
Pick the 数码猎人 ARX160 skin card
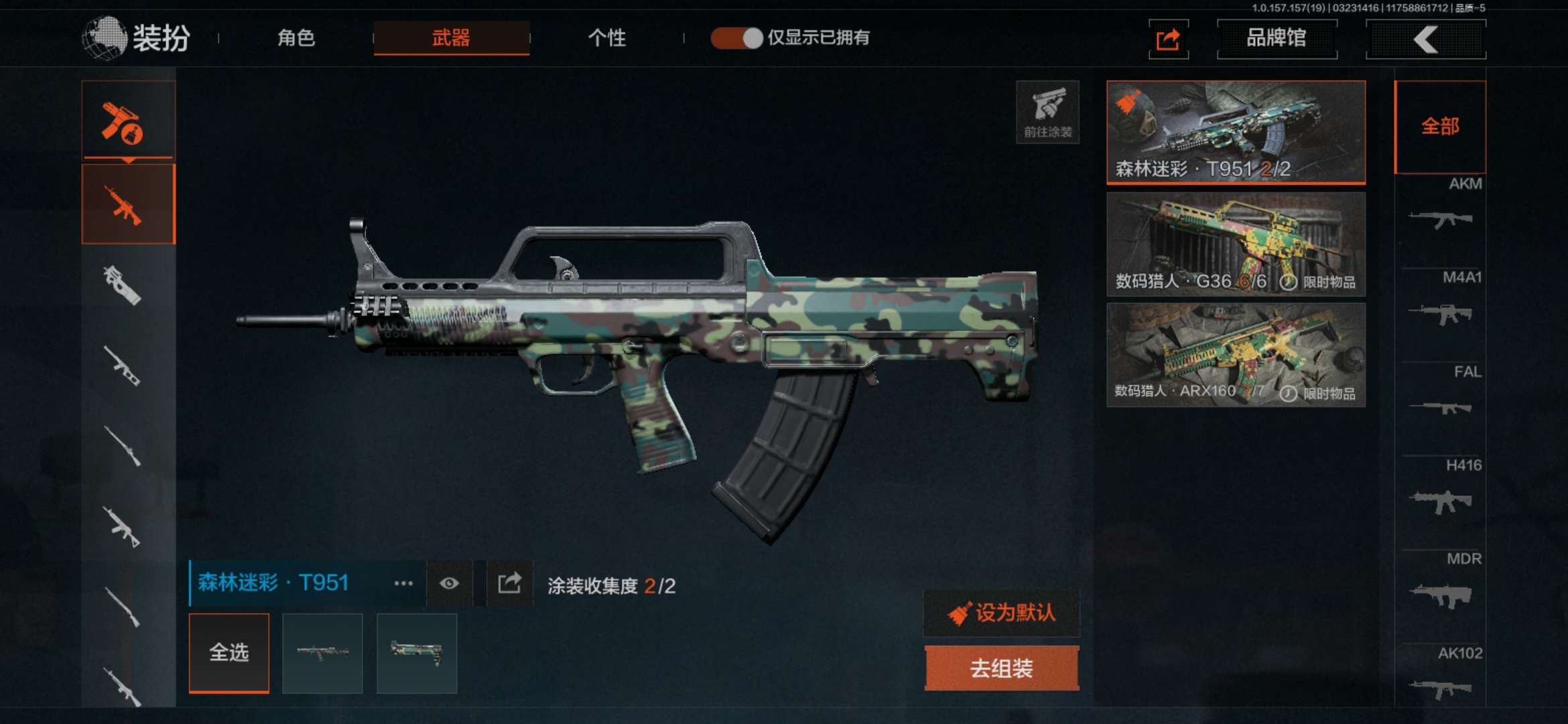1236,355
